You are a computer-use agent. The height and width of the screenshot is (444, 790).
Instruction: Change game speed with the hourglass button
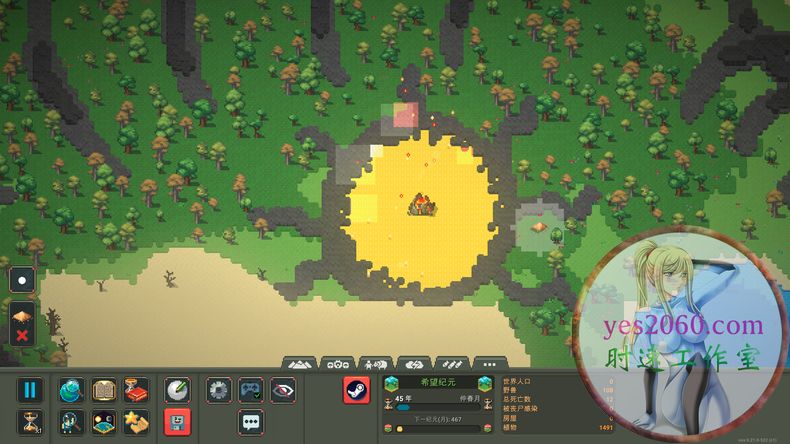pos(30,421)
